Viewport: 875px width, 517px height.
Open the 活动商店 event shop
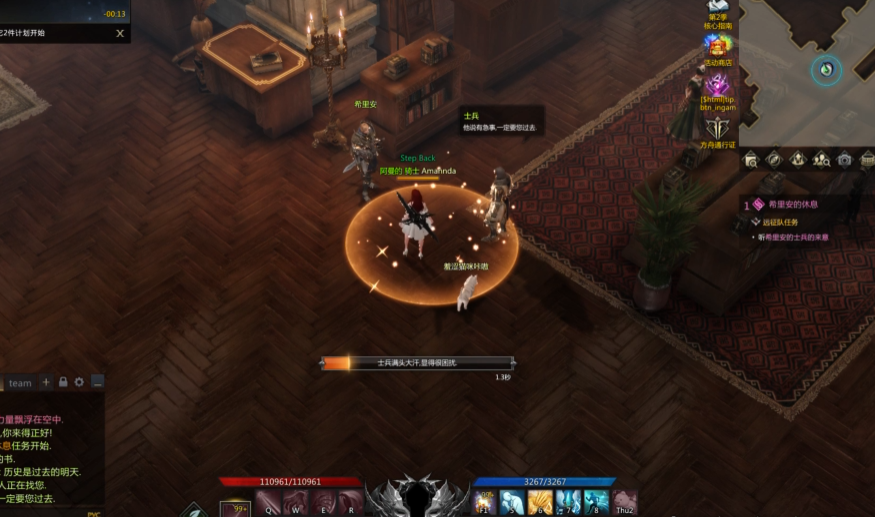(717, 46)
